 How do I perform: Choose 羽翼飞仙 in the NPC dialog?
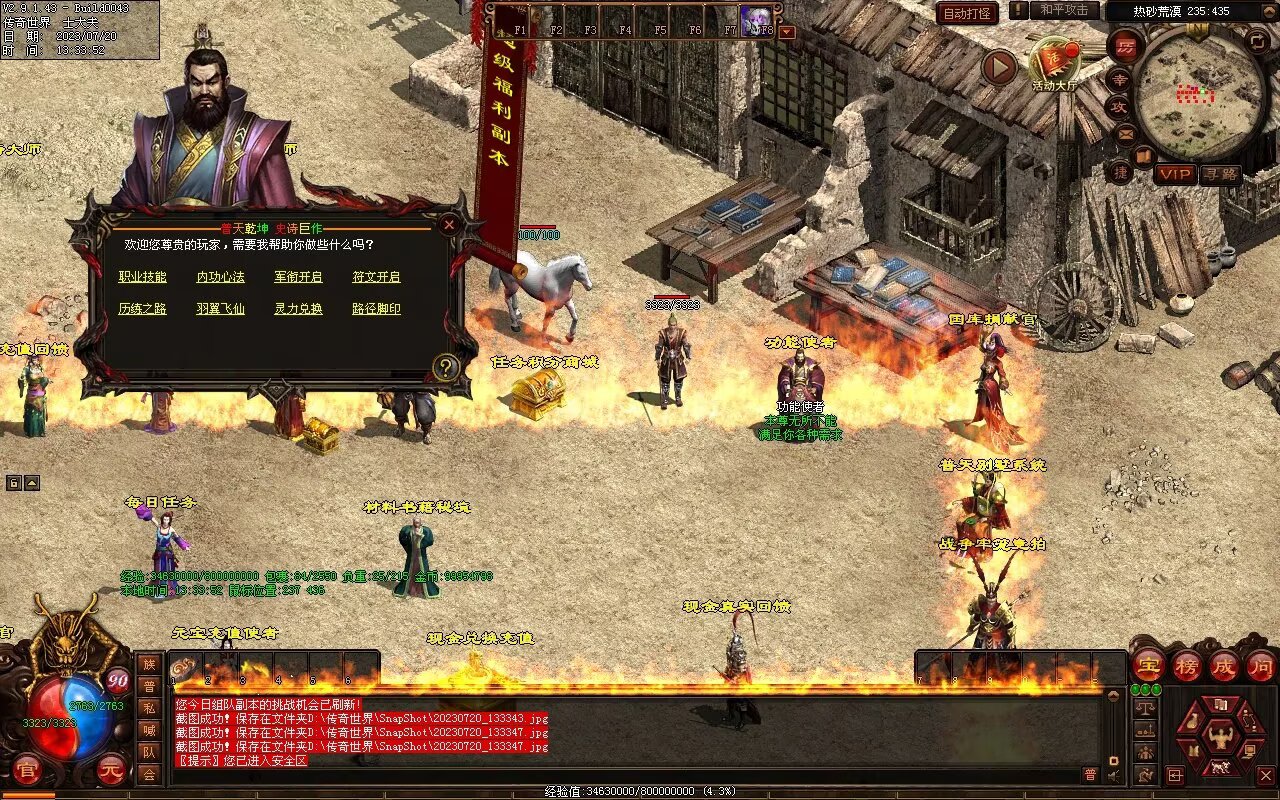221,309
